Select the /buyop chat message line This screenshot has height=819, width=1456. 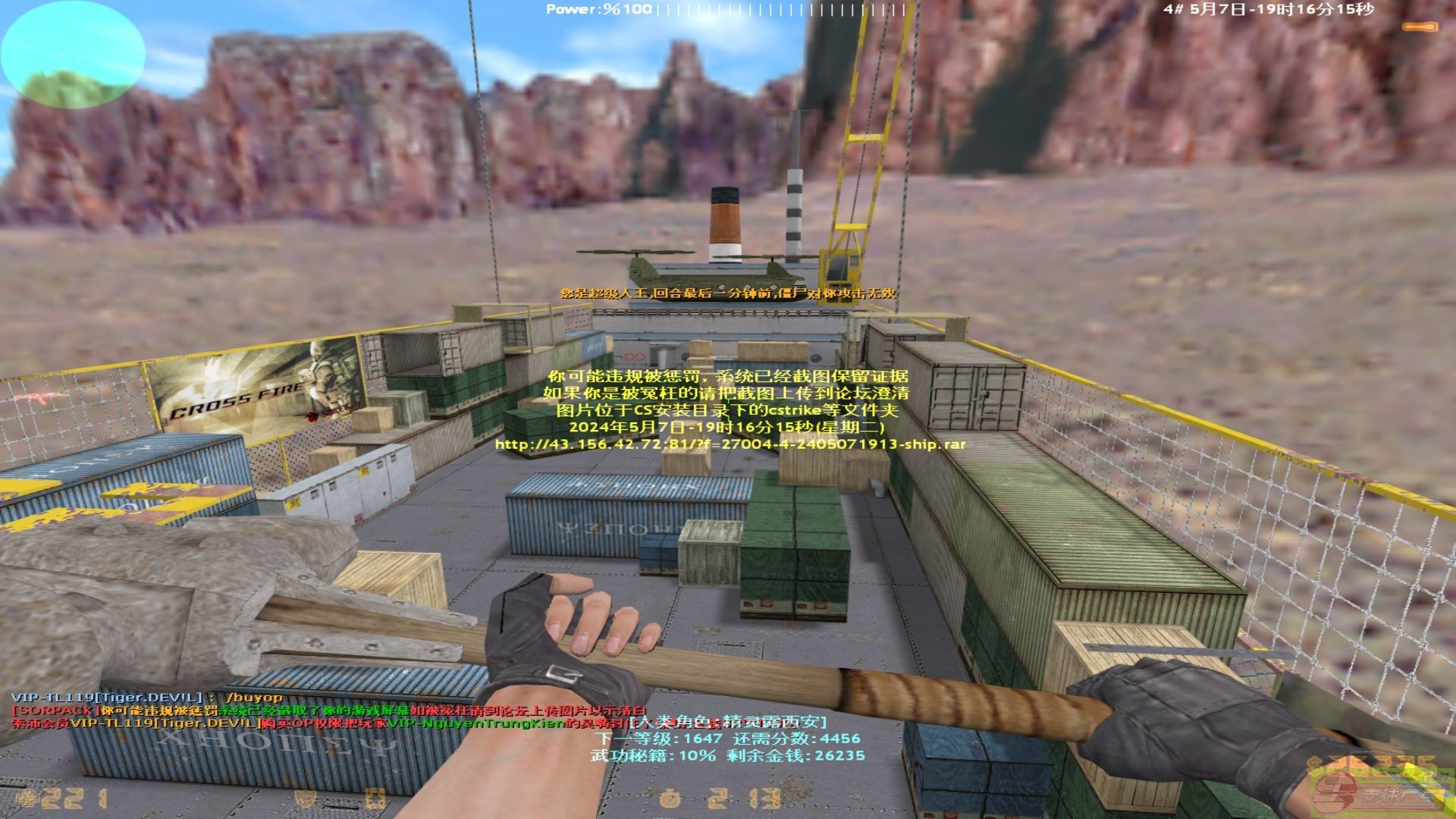(147, 697)
